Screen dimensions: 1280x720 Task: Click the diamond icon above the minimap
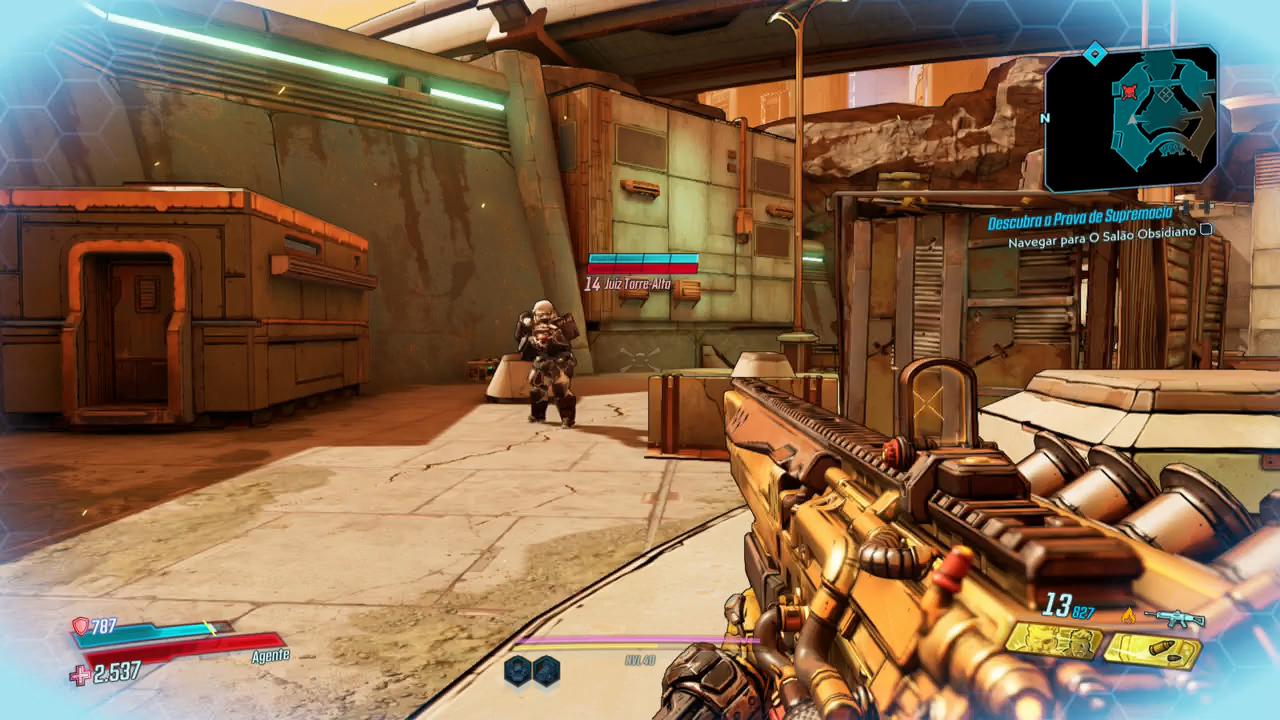[1096, 52]
